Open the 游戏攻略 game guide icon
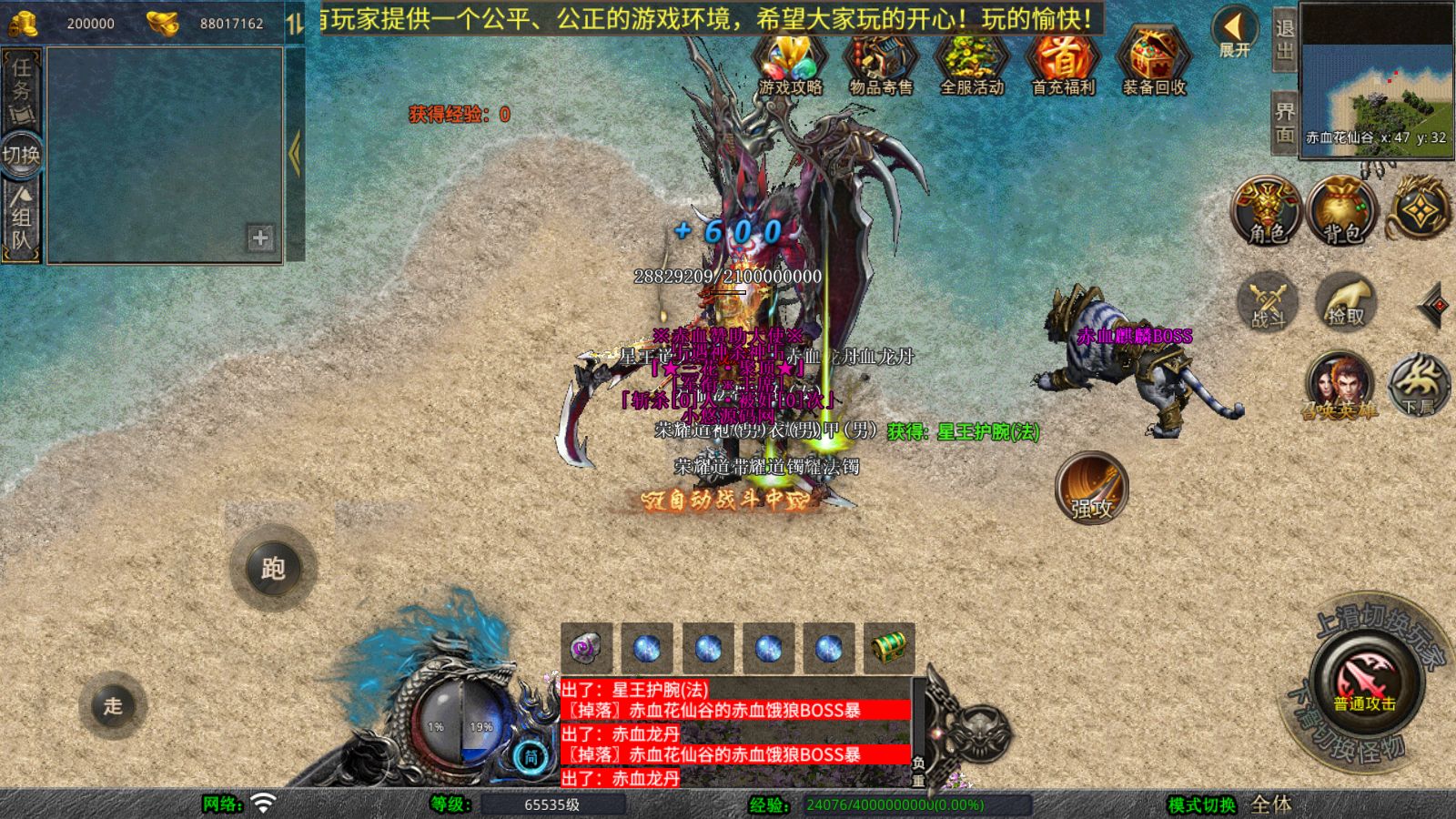This screenshot has width=1456, height=819. point(788,62)
